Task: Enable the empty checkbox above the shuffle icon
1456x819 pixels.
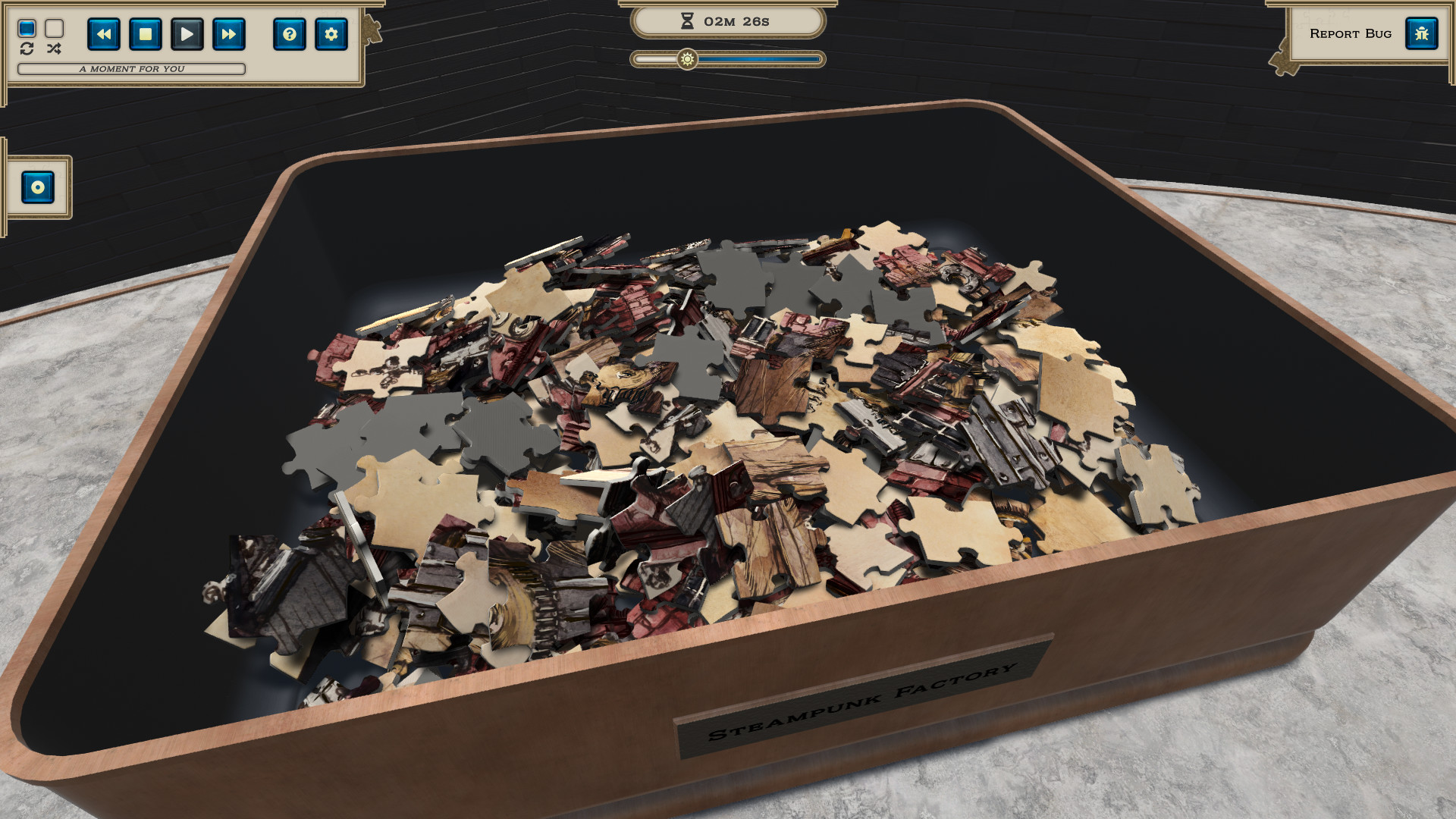Action: click(53, 29)
